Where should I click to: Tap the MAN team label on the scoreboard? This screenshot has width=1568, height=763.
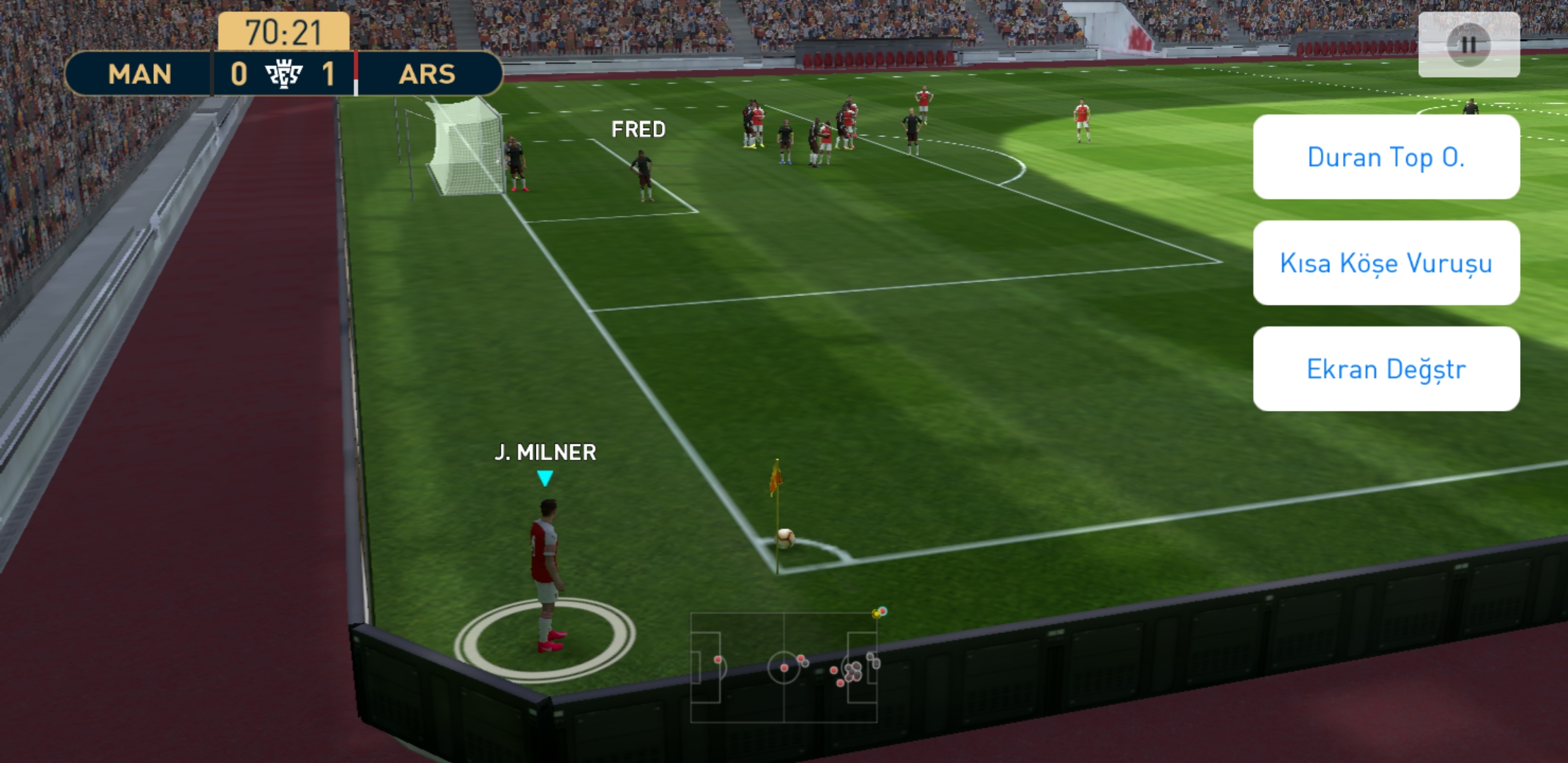[139, 74]
